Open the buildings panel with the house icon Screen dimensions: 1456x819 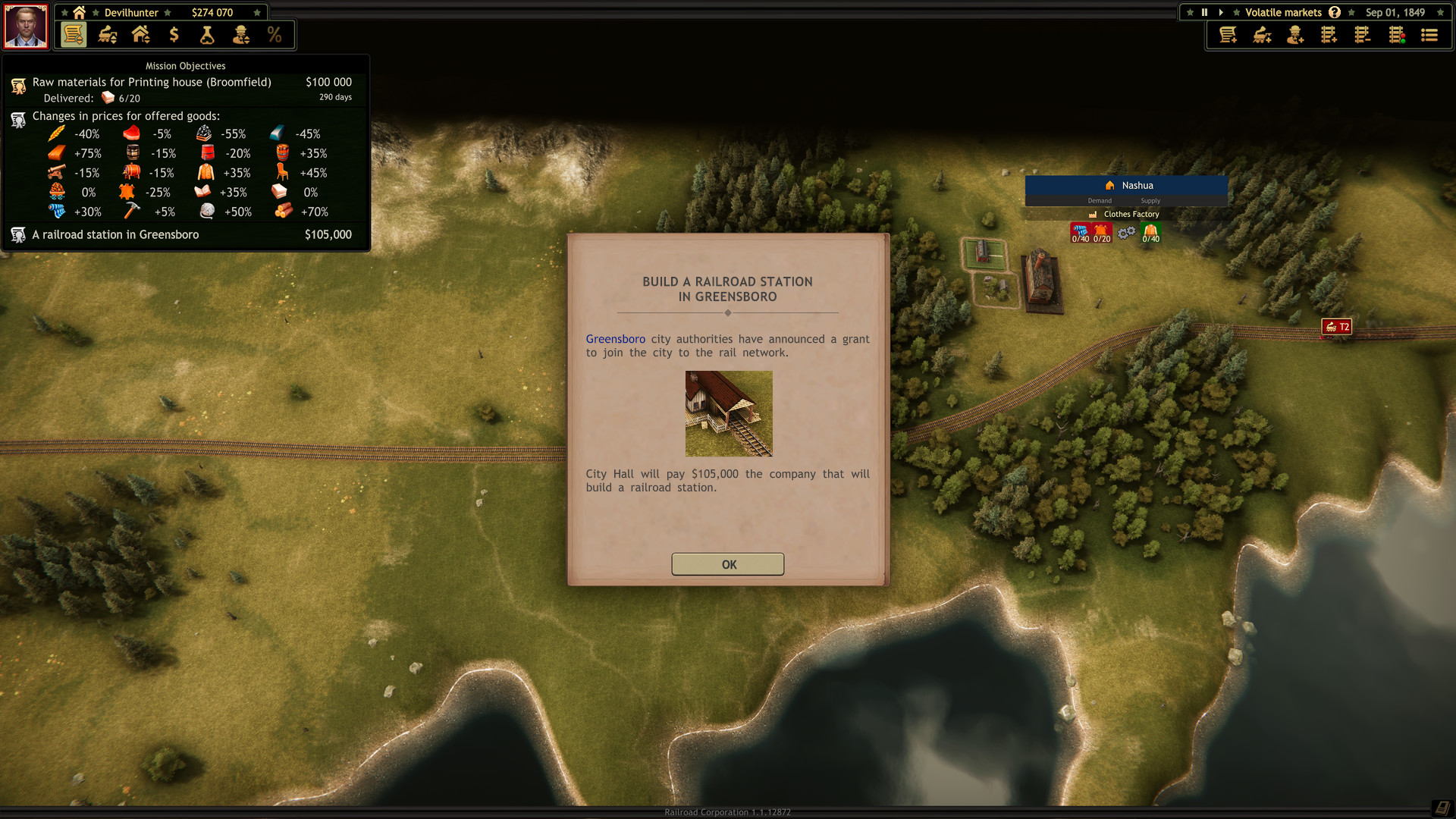140,35
